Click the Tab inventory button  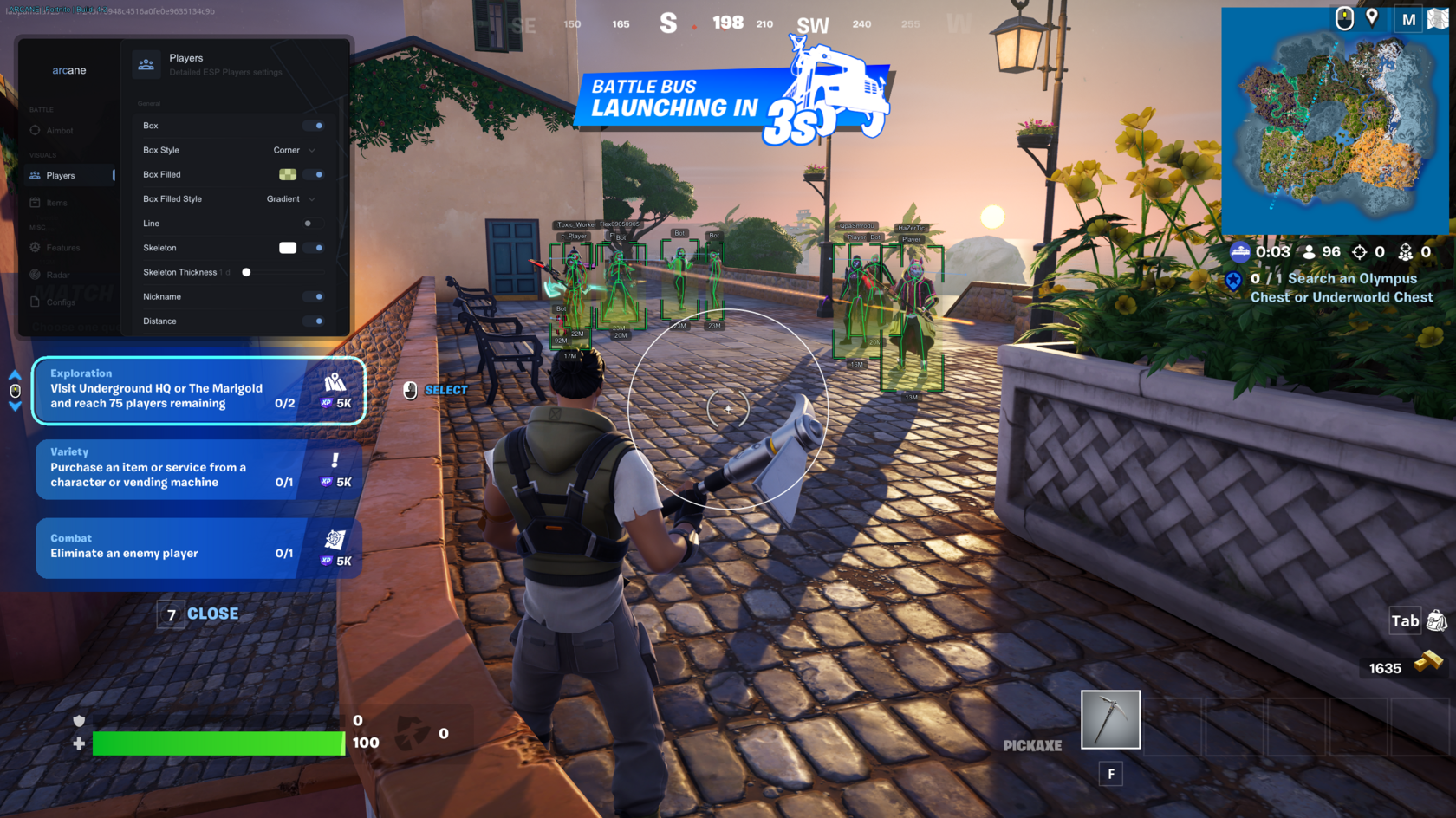(1405, 620)
